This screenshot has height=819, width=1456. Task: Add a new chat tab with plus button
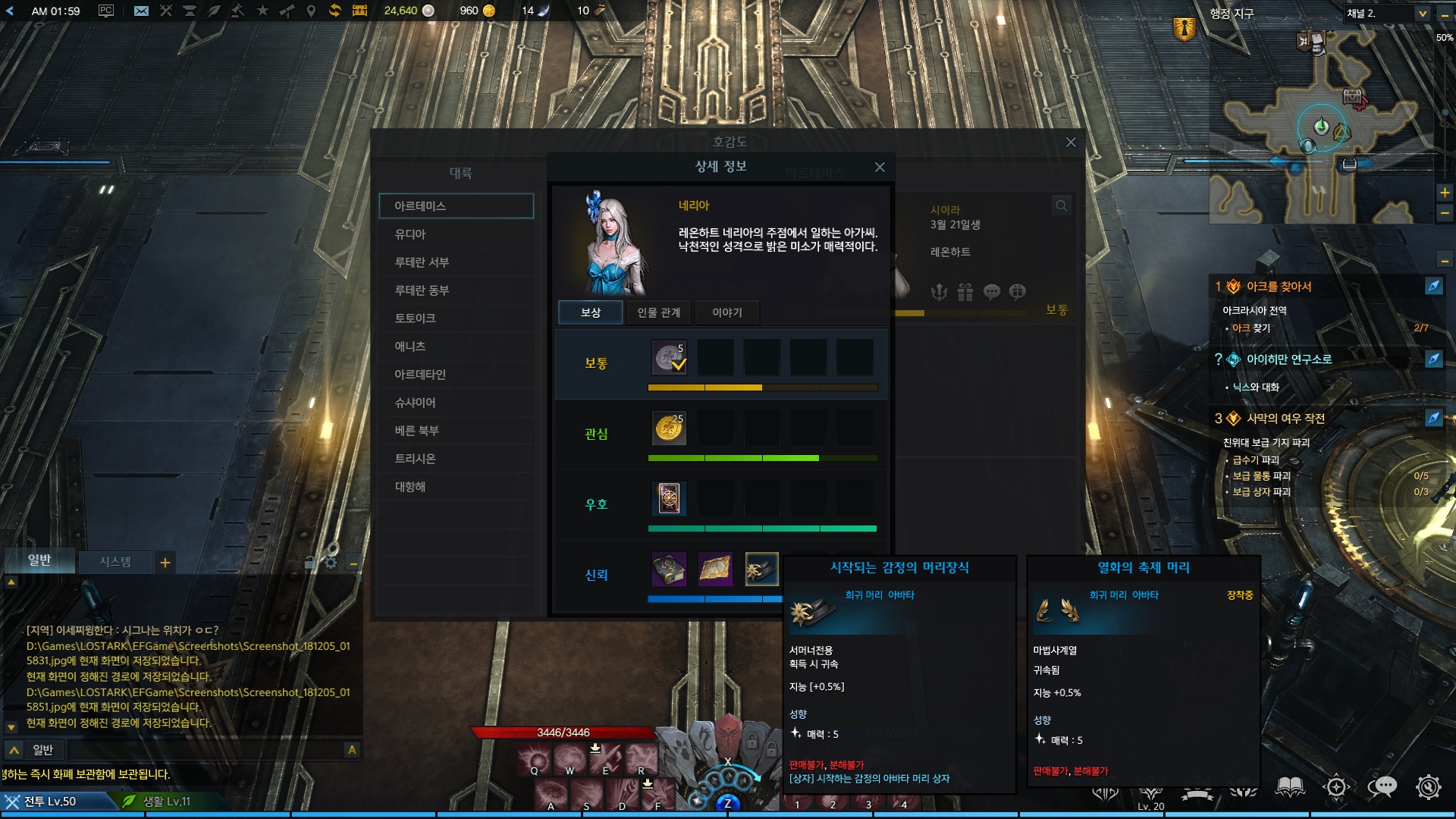coord(165,563)
